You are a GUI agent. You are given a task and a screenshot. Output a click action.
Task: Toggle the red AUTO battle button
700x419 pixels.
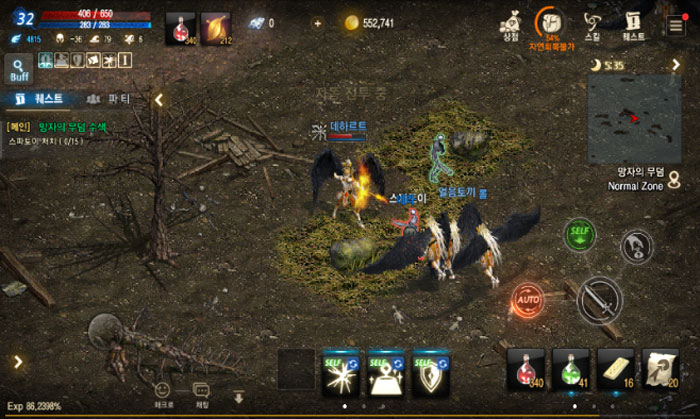click(x=527, y=298)
